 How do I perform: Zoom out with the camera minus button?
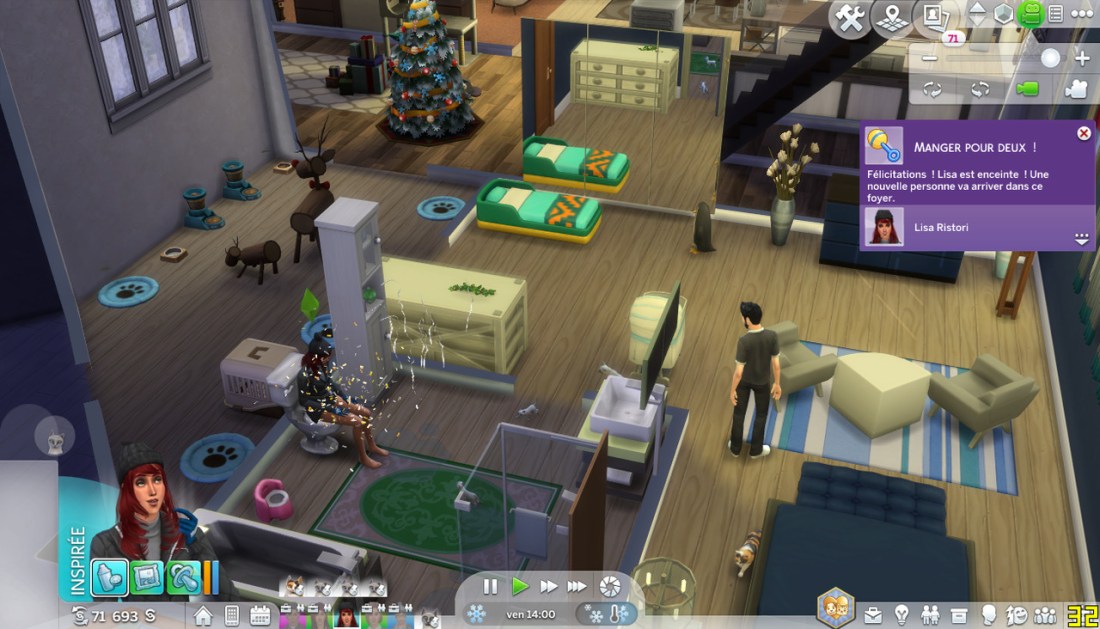click(x=930, y=58)
